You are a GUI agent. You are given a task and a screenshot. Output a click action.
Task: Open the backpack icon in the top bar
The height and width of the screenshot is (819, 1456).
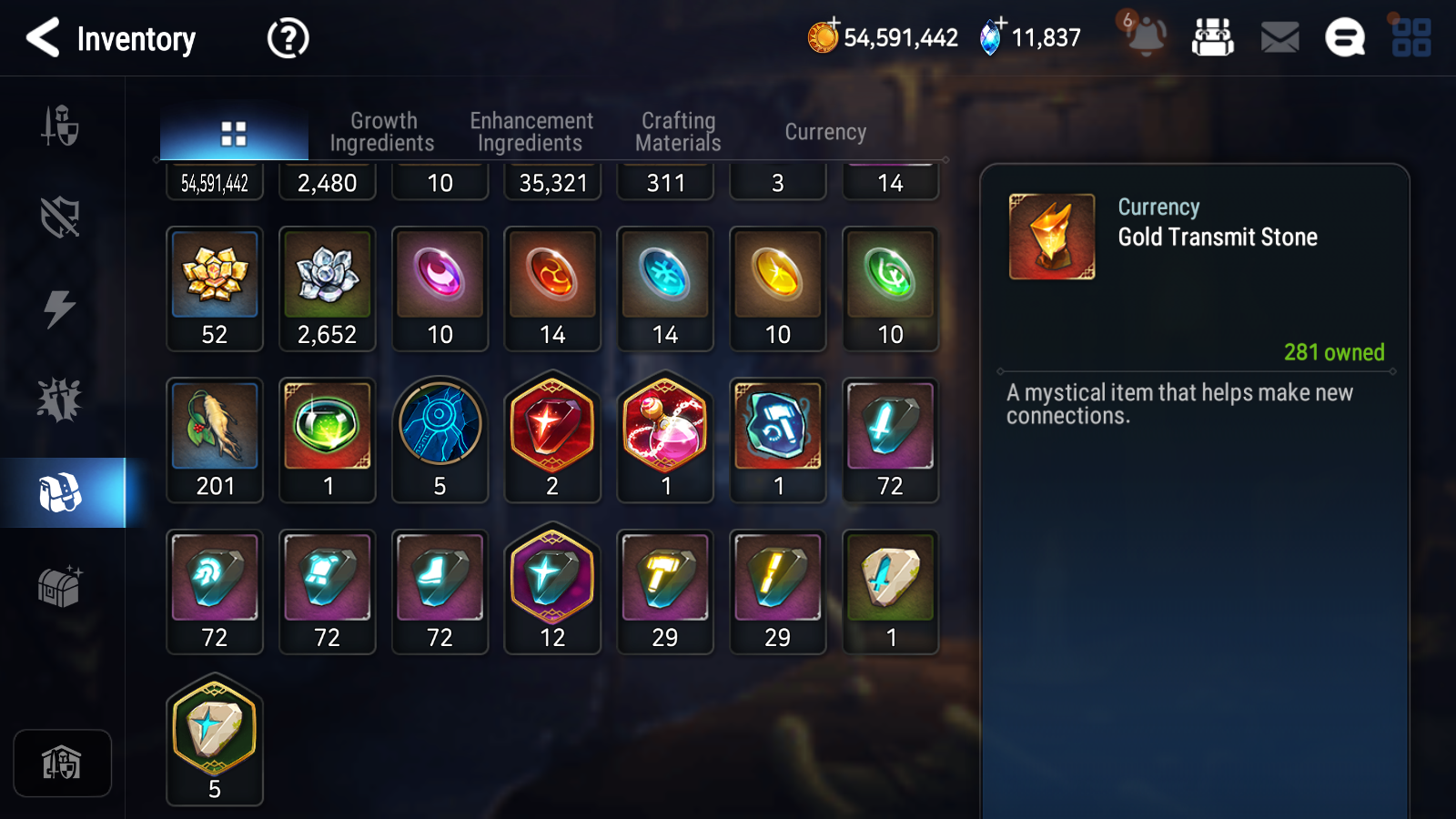point(1213,38)
